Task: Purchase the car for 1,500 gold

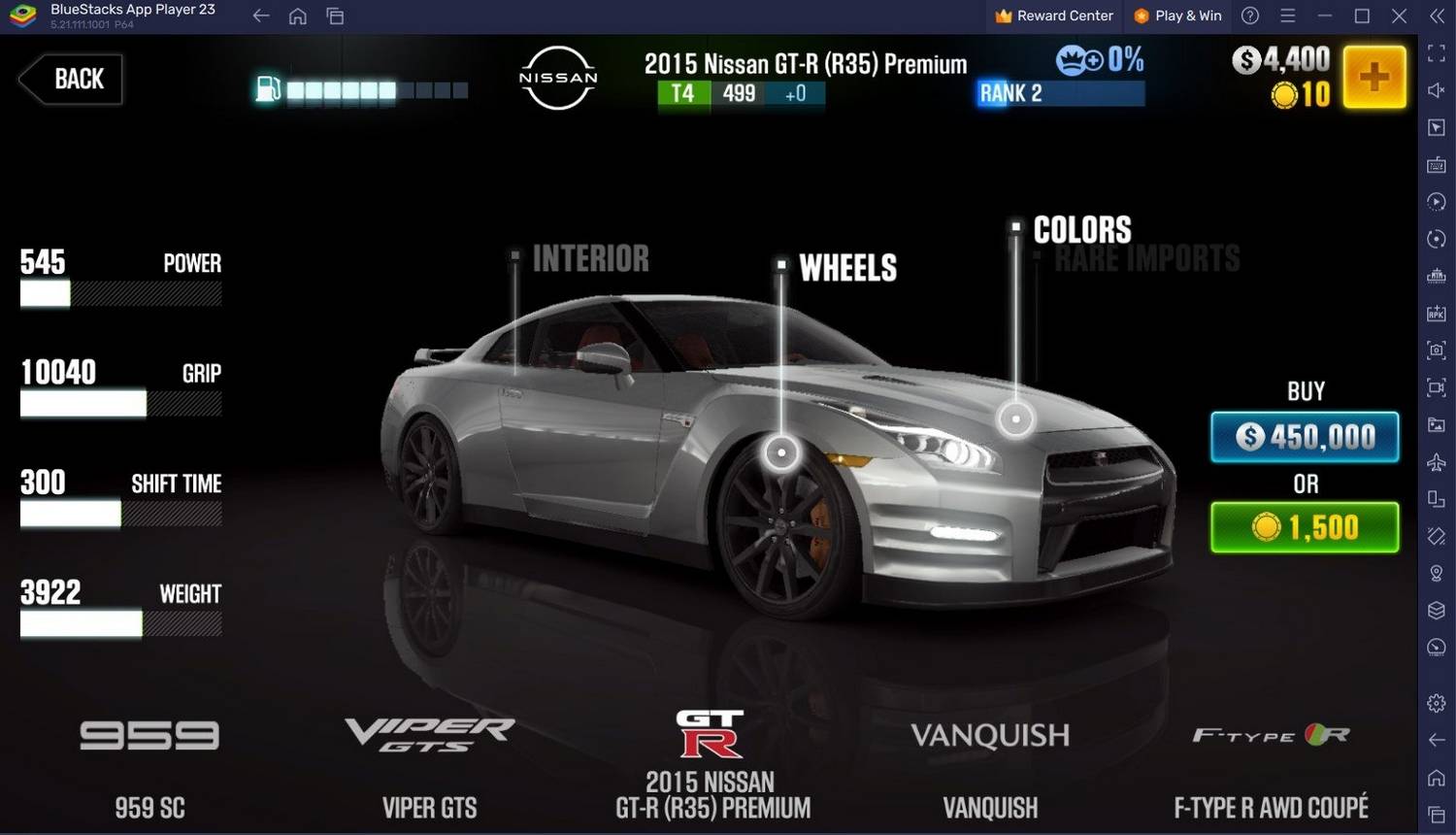Action: pos(1305,527)
